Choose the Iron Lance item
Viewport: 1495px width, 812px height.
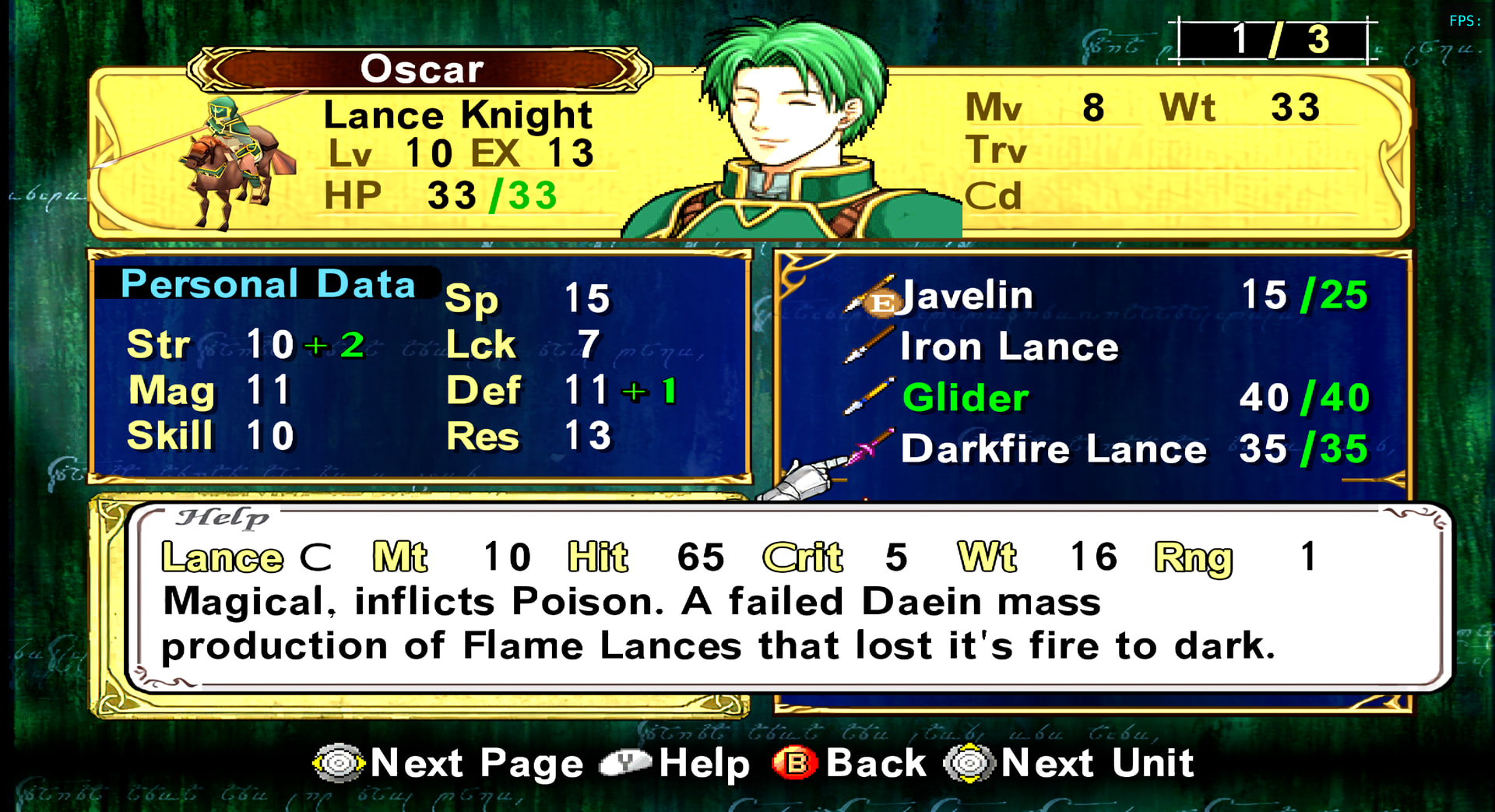(1008, 346)
